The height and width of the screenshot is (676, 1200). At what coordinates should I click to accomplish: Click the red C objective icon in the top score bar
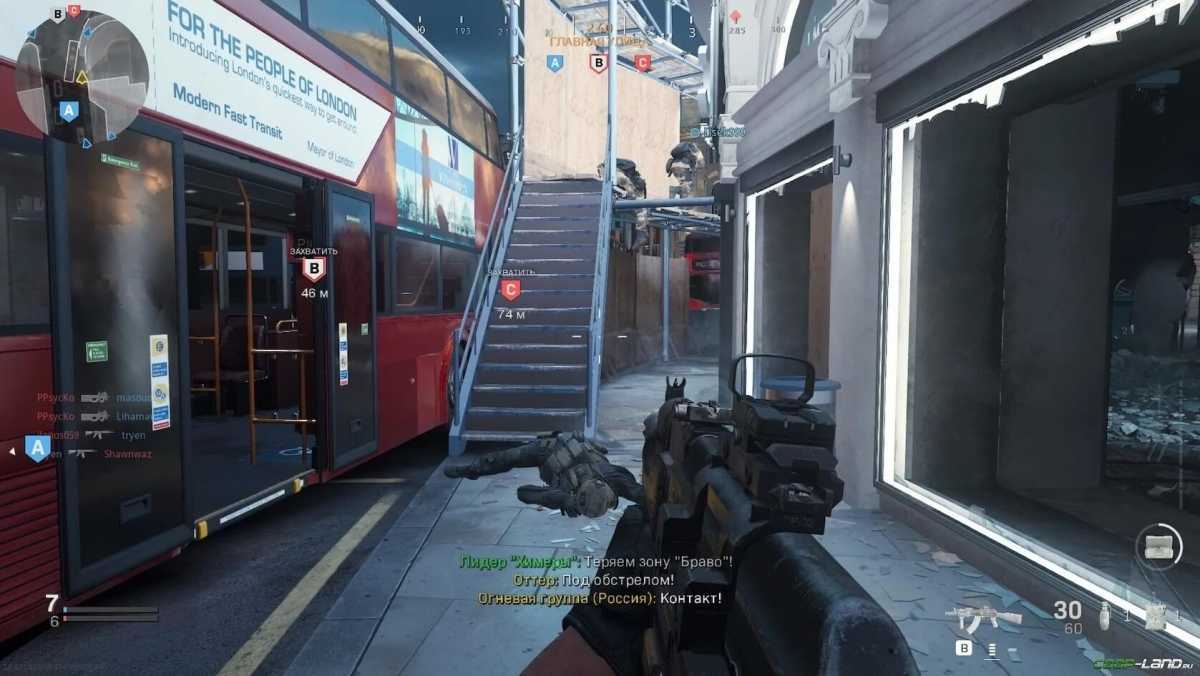point(642,63)
